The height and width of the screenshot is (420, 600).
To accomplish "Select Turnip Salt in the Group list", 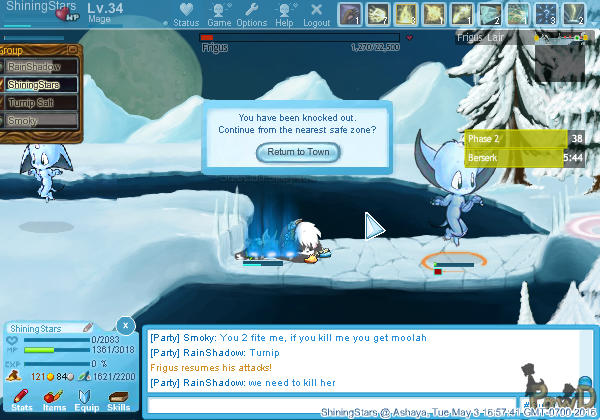I will pyautogui.click(x=41, y=102).
